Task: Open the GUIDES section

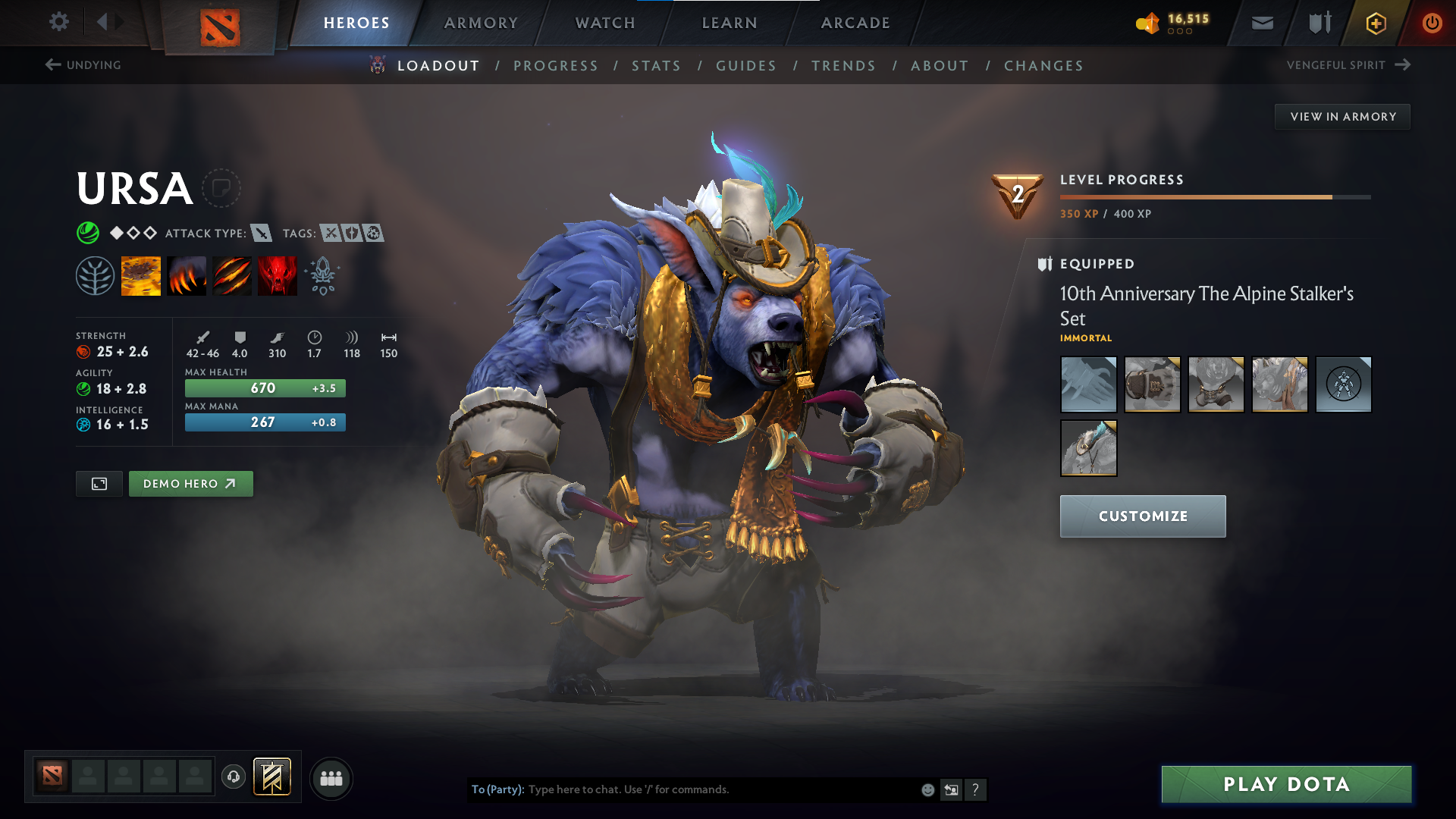Action: click(745, 66)
